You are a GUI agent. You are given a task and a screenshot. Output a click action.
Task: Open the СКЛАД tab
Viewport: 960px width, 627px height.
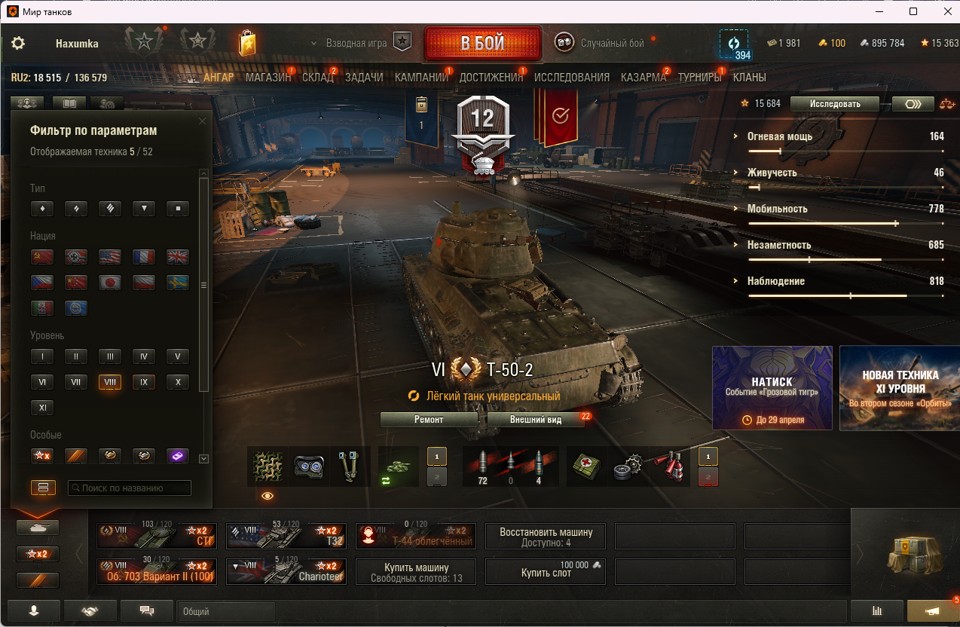pyautogui.click(x=318, y=77)
